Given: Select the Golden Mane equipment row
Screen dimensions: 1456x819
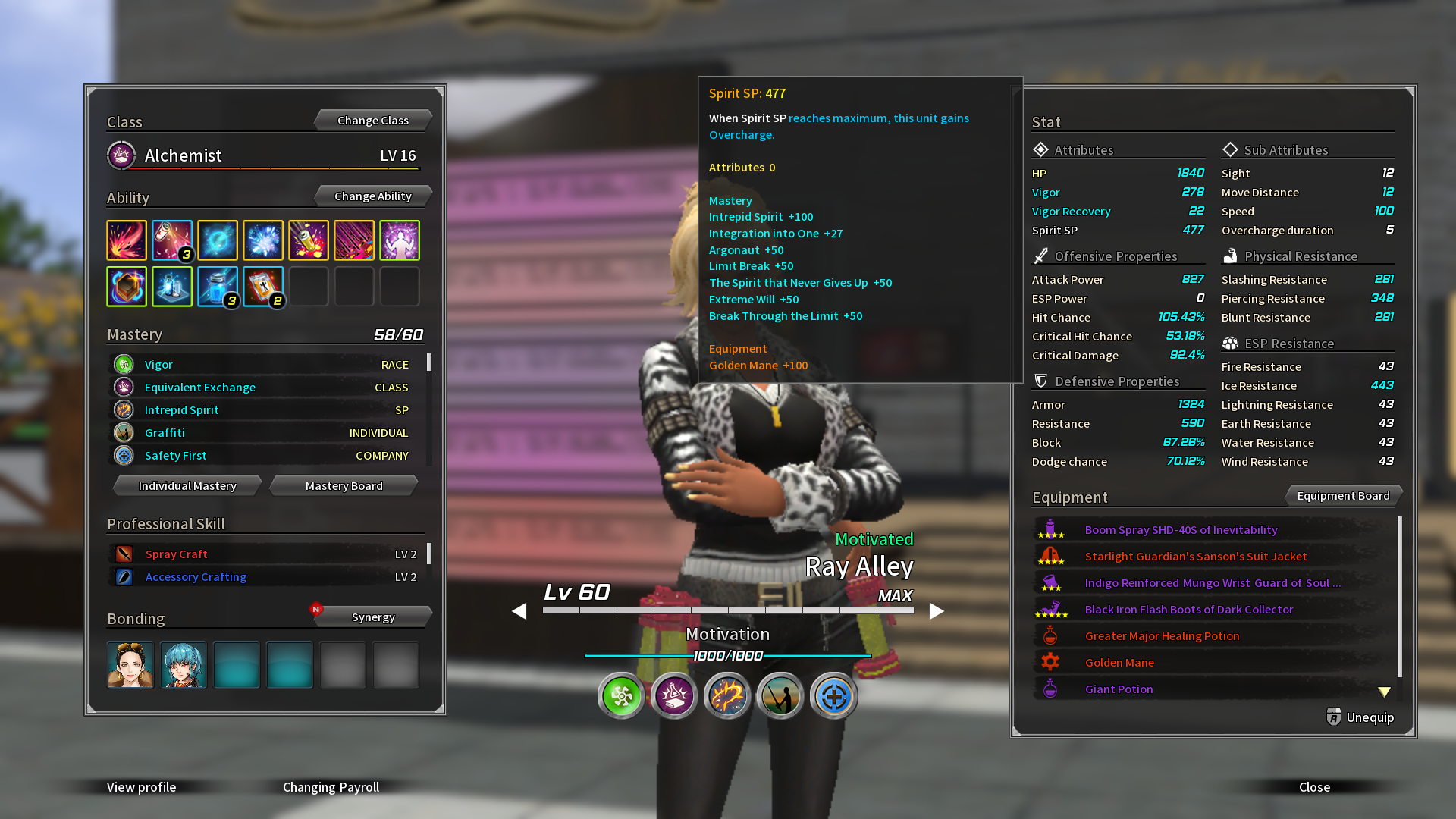Looking at the screenshot, I should [x=1119, y=663].
